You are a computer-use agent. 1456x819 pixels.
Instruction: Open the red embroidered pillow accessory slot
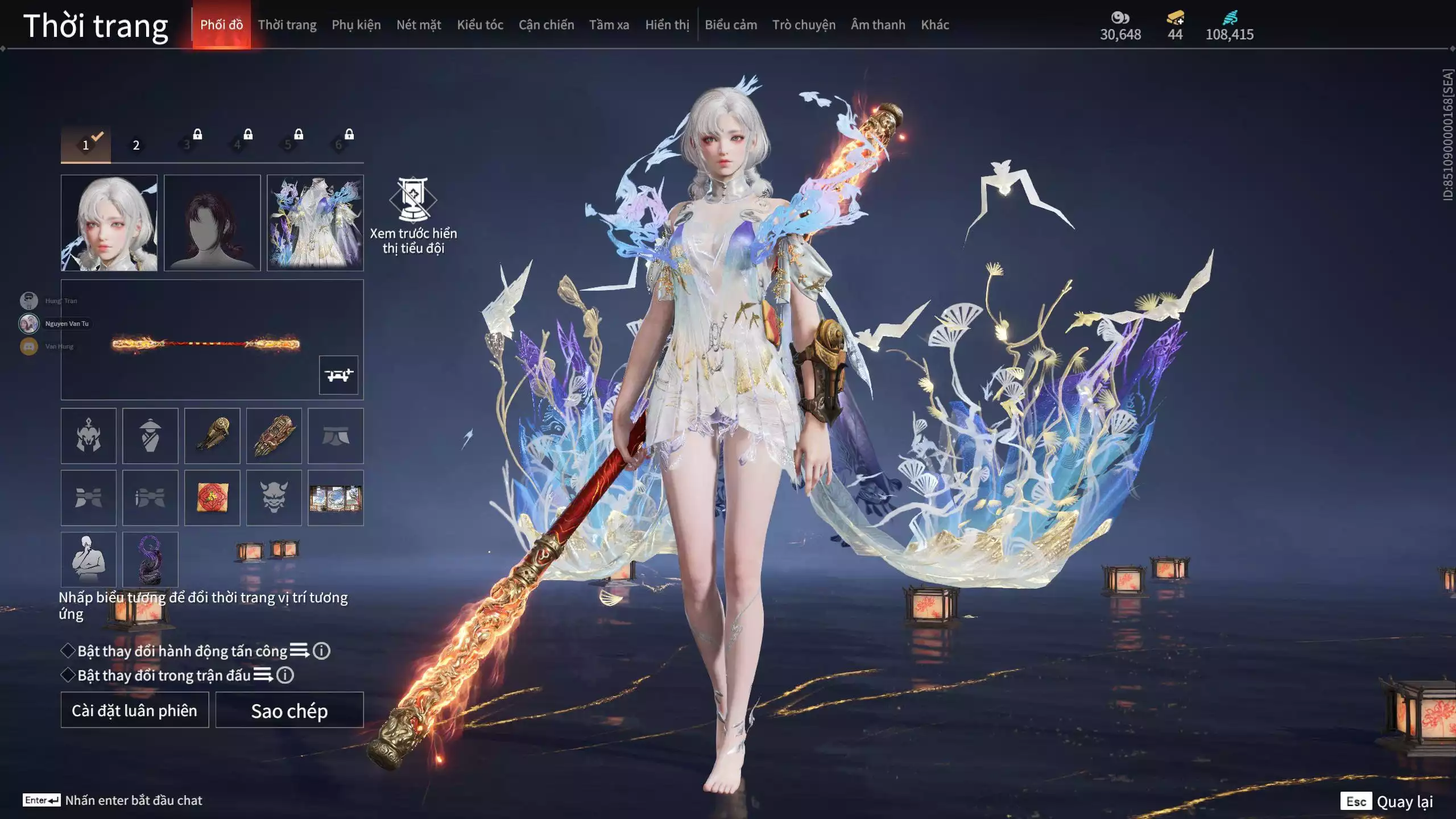(x=212, y=498)
